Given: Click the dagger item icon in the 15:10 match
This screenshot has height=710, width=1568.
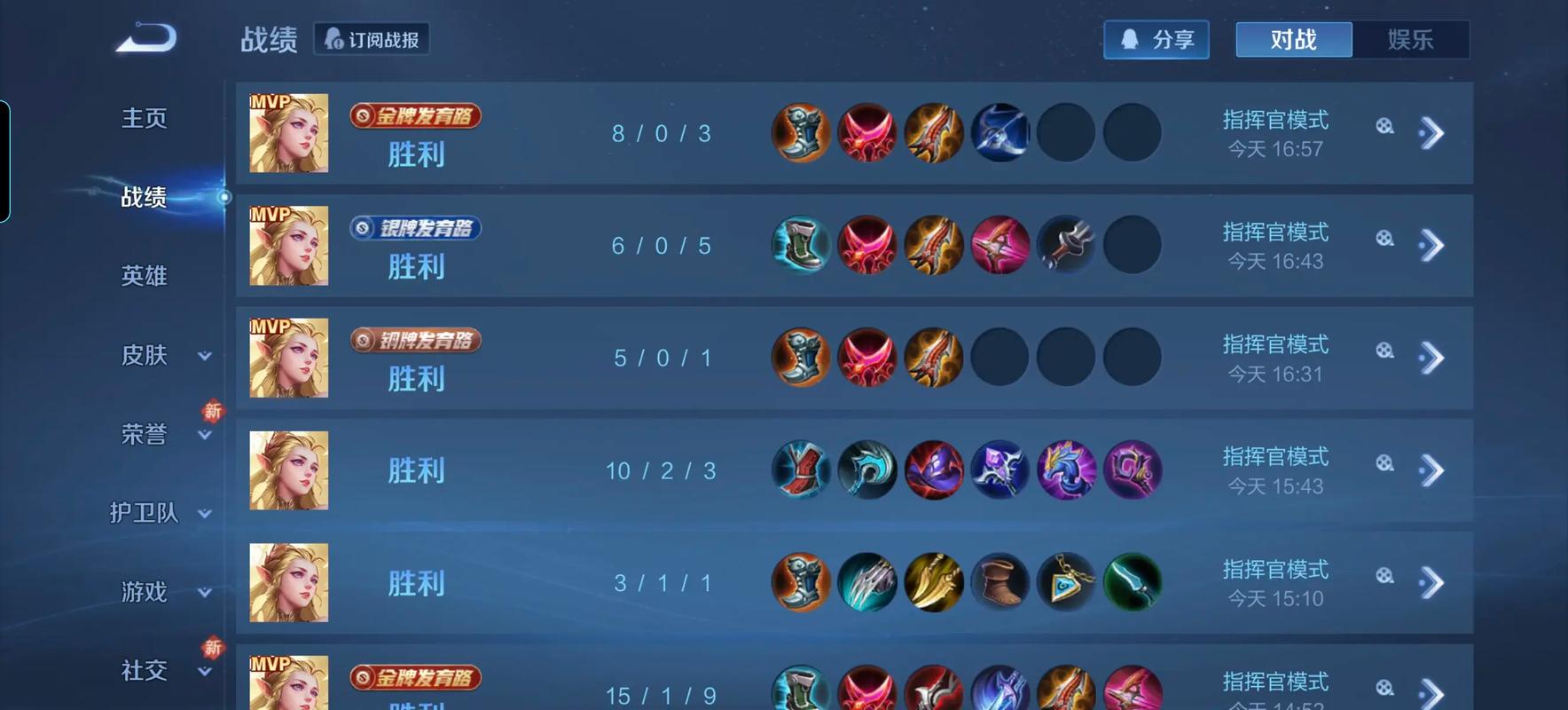Looking at the screenshot, I should [x=1133, y=583].
